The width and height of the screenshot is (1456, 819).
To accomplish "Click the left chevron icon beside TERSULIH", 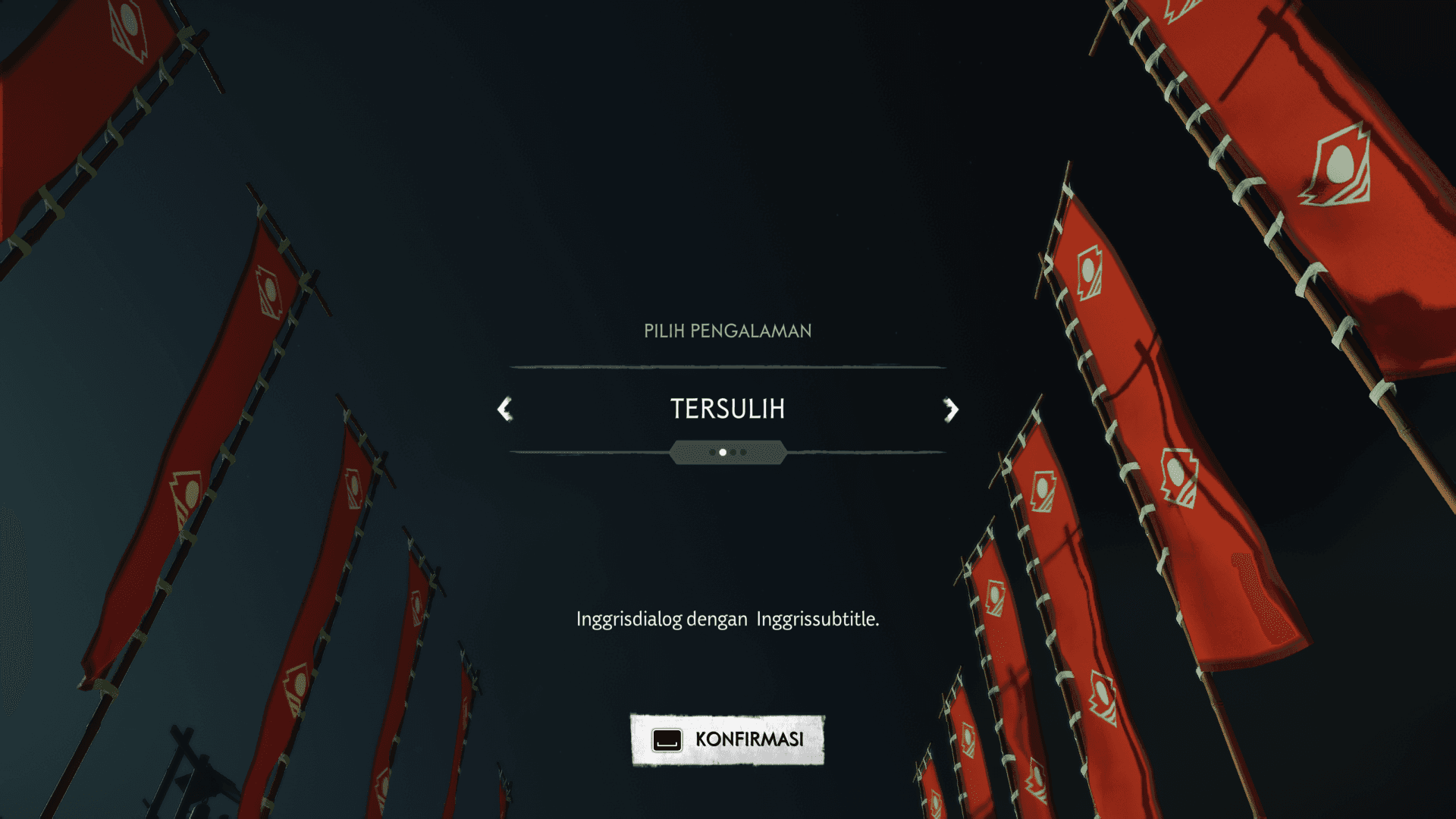I will coord(503,409).
